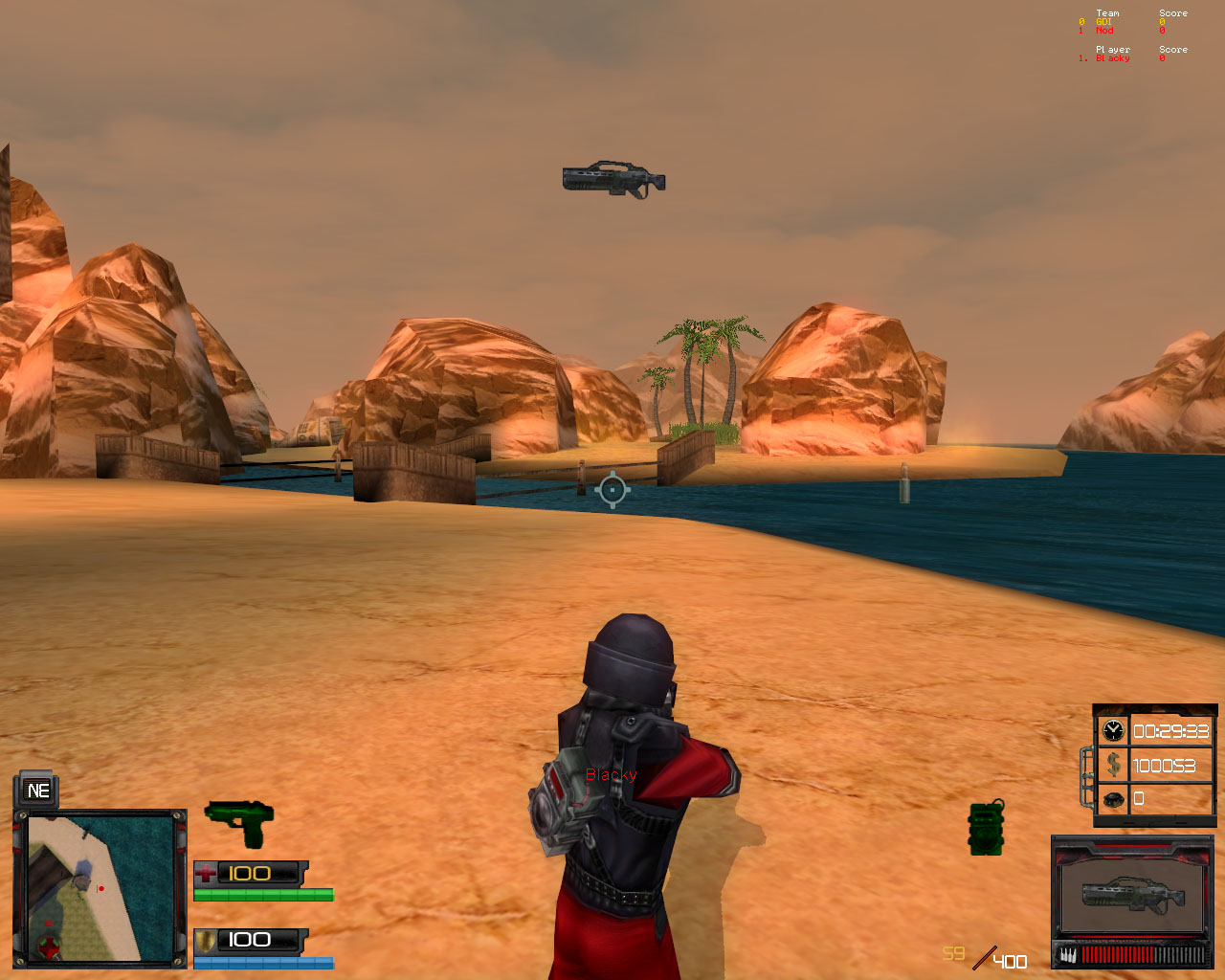Click the NE compass indicator
This screenshot has height=980, width=1225.
[38, 791]
